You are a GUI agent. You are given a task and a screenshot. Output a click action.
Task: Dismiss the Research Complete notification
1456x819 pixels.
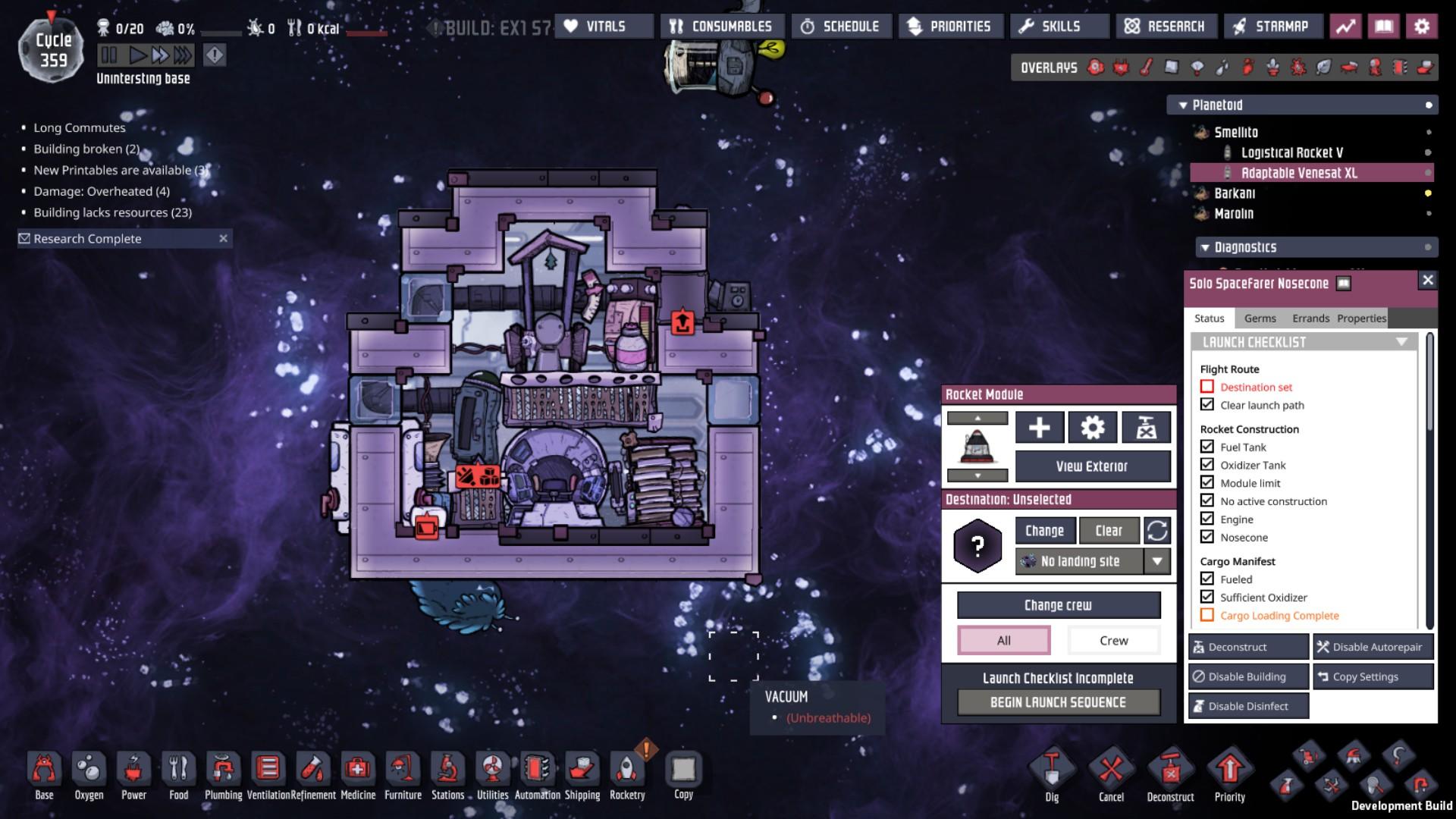[223, 239]
